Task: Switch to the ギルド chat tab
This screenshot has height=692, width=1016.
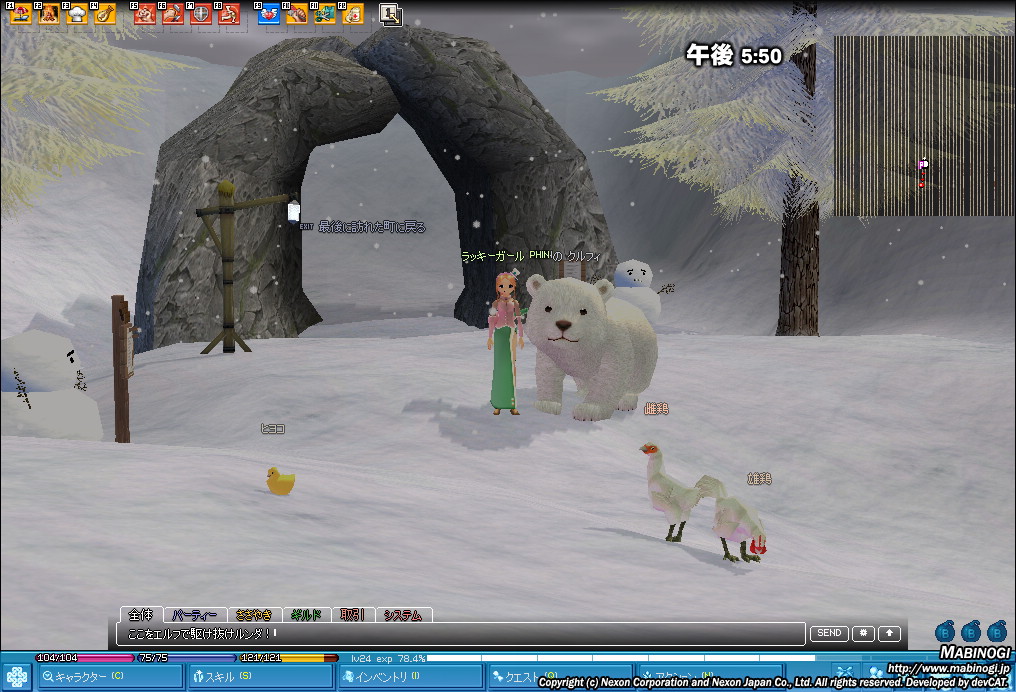Action: pos(305,615)
